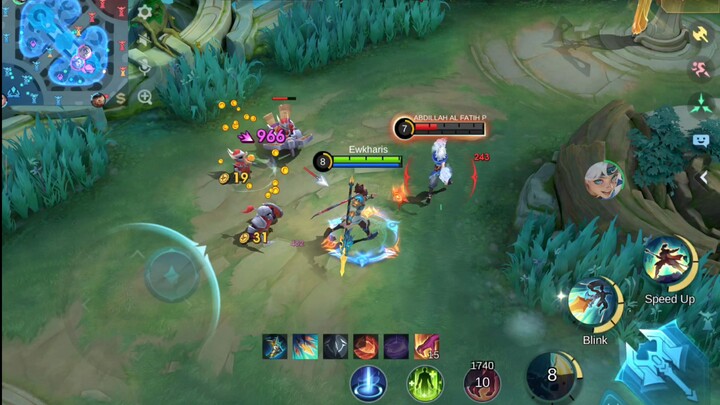Send the attack signal at top right
Image resolution: width=720 pixels, height=405 pixels.
tap(701, 34)
